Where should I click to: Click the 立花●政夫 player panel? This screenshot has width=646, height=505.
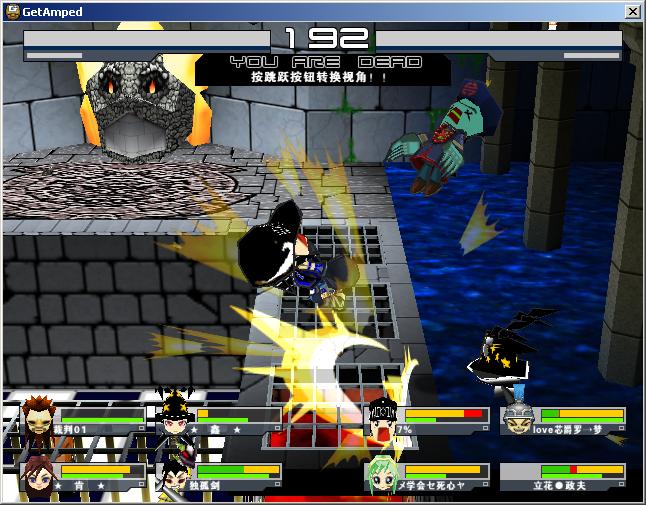click(x=564, y=476)
